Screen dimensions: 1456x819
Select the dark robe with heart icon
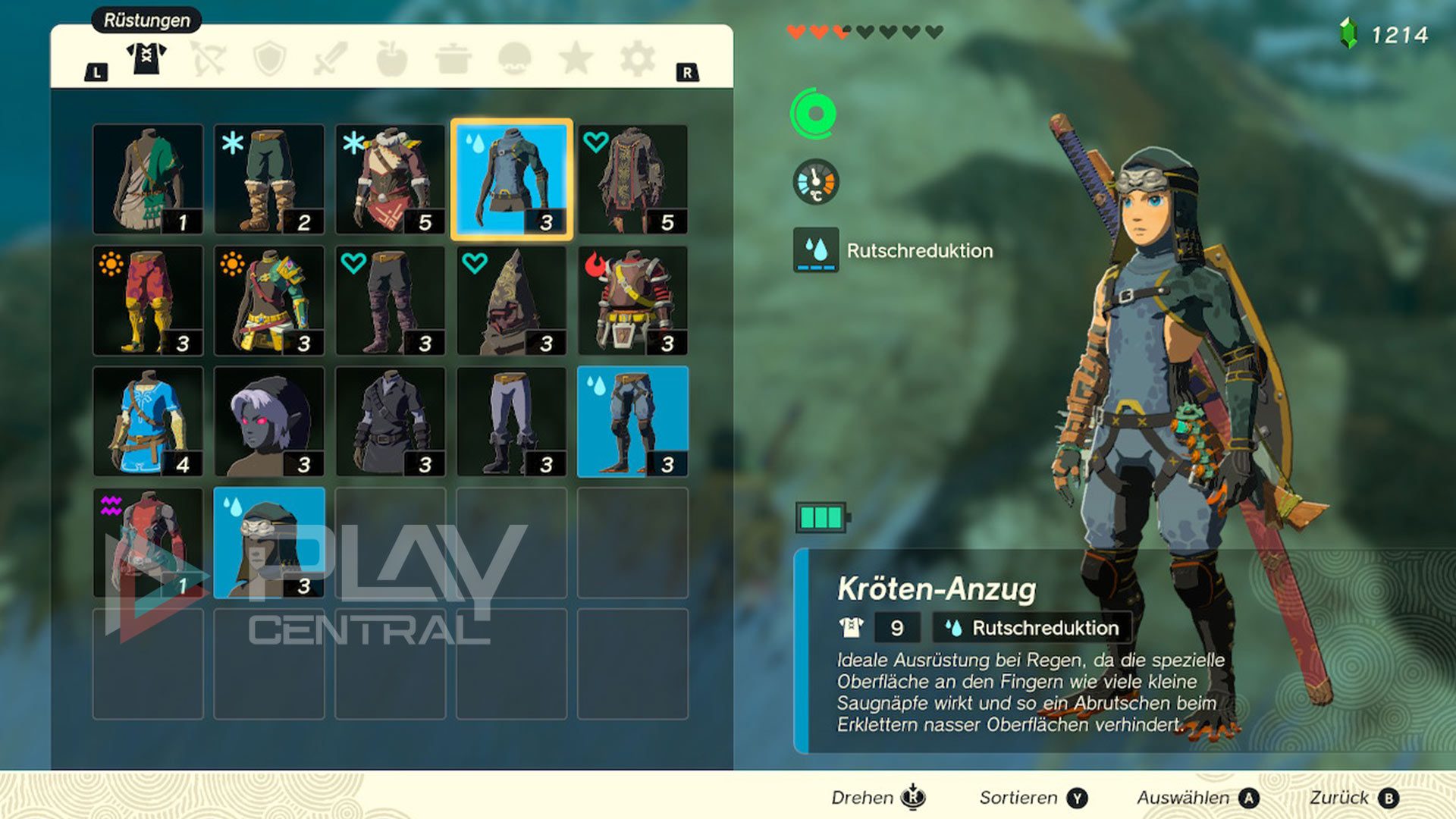click(632, 180)
